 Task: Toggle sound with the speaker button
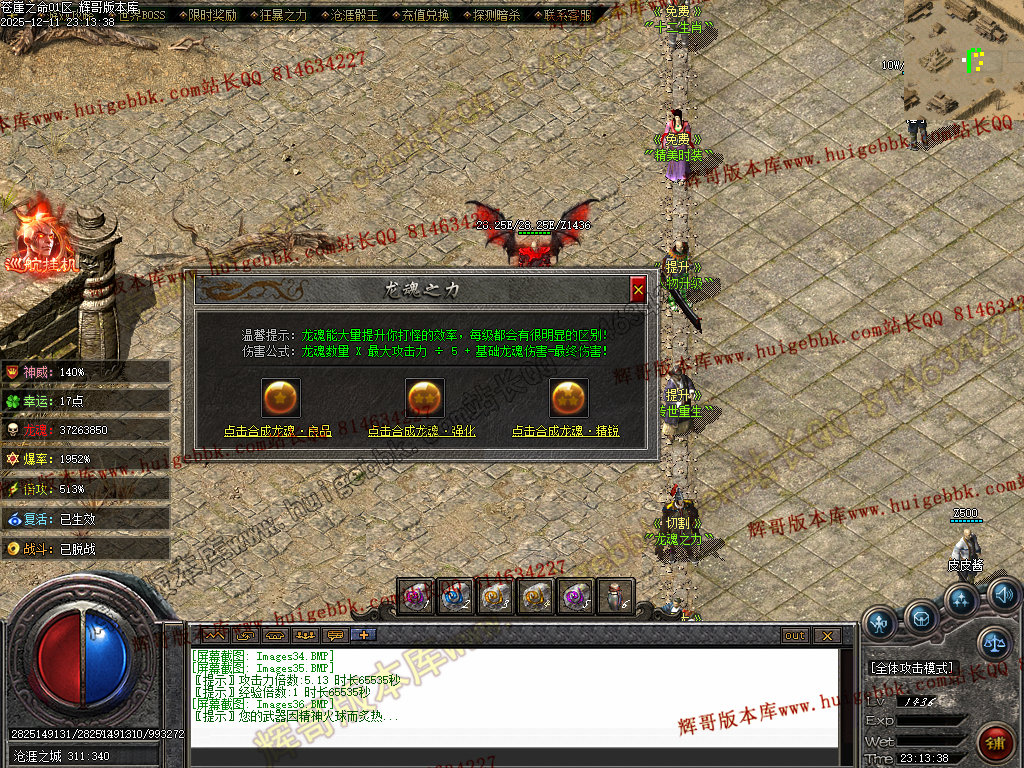[1003, 595]
